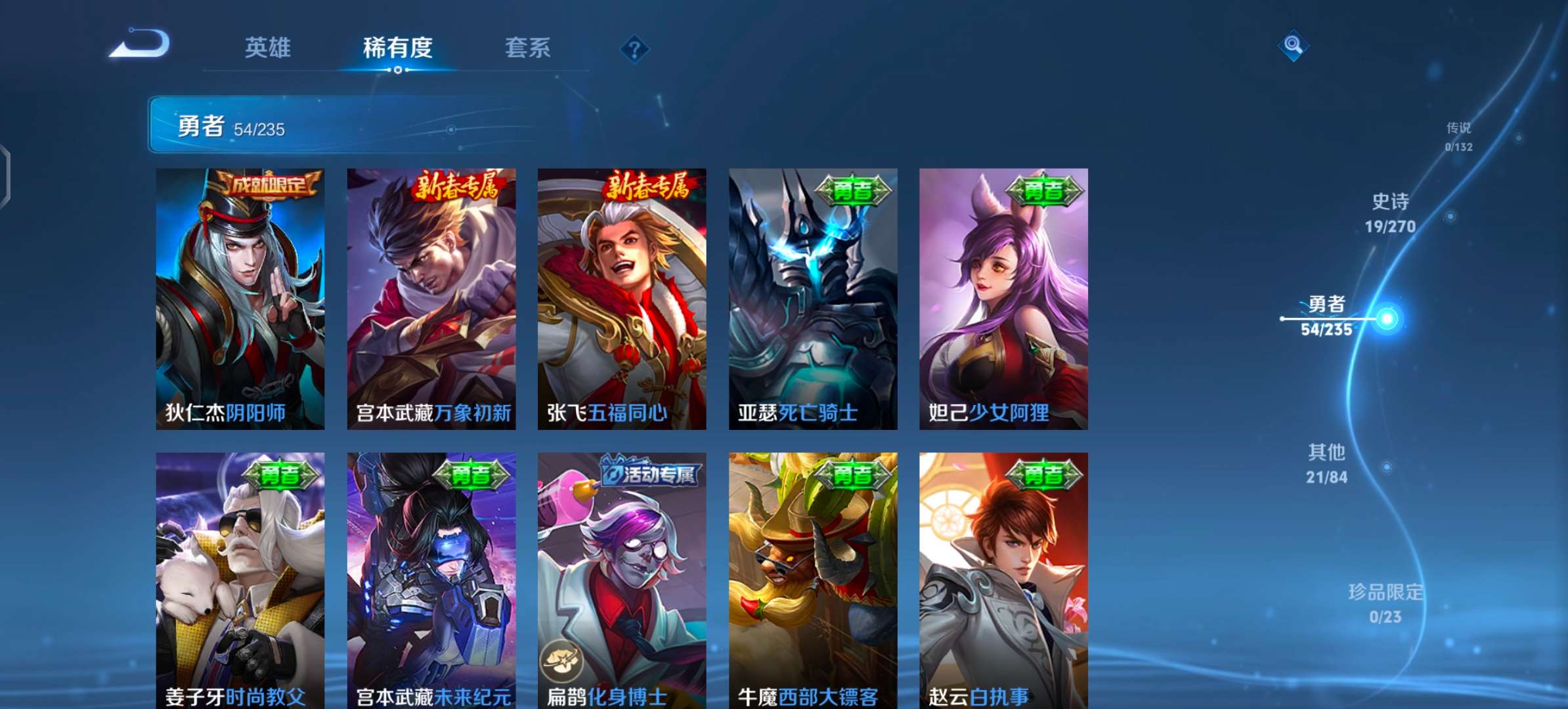
Task: View 狄仁杰 阴阳师 skin card
Action: [240, 299]
